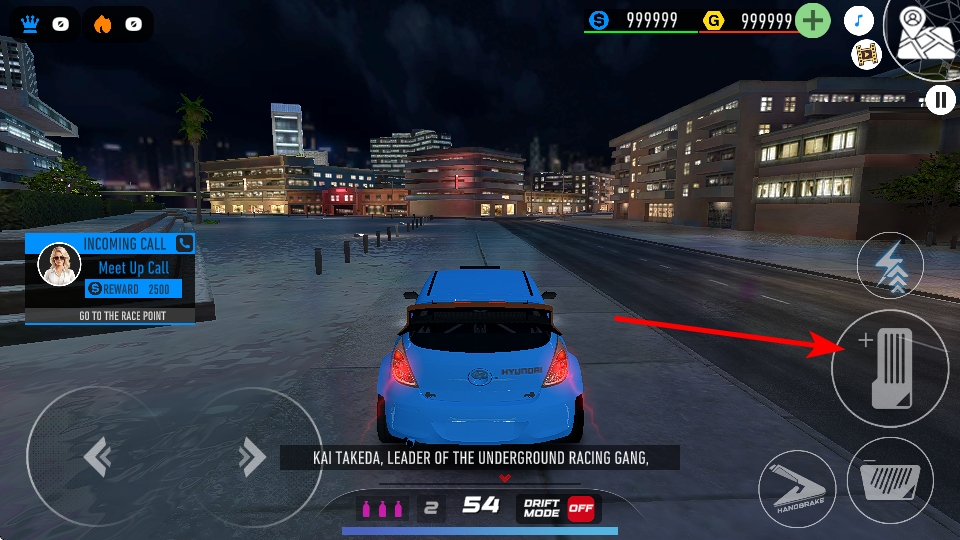The height and width of the screenshot is (540, 960).
Task: Pause the game
Action: coord(941,99)
